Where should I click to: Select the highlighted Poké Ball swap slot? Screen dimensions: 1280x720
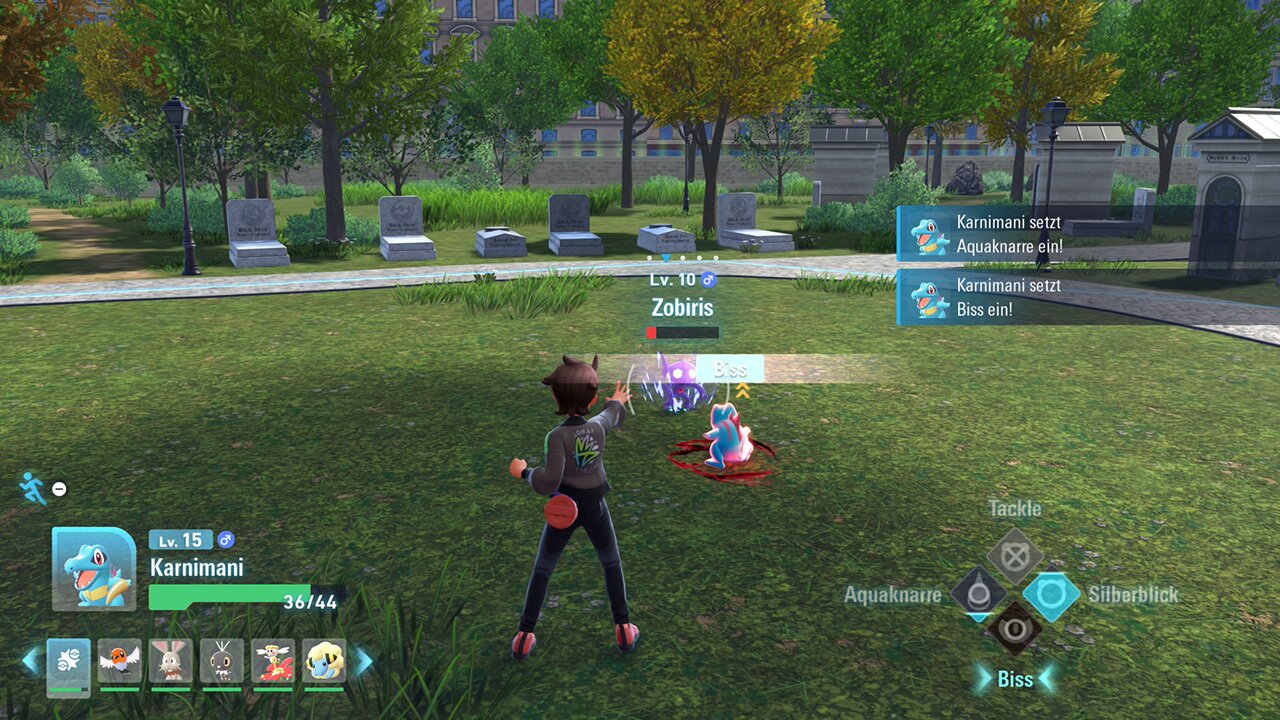point(68,662)
